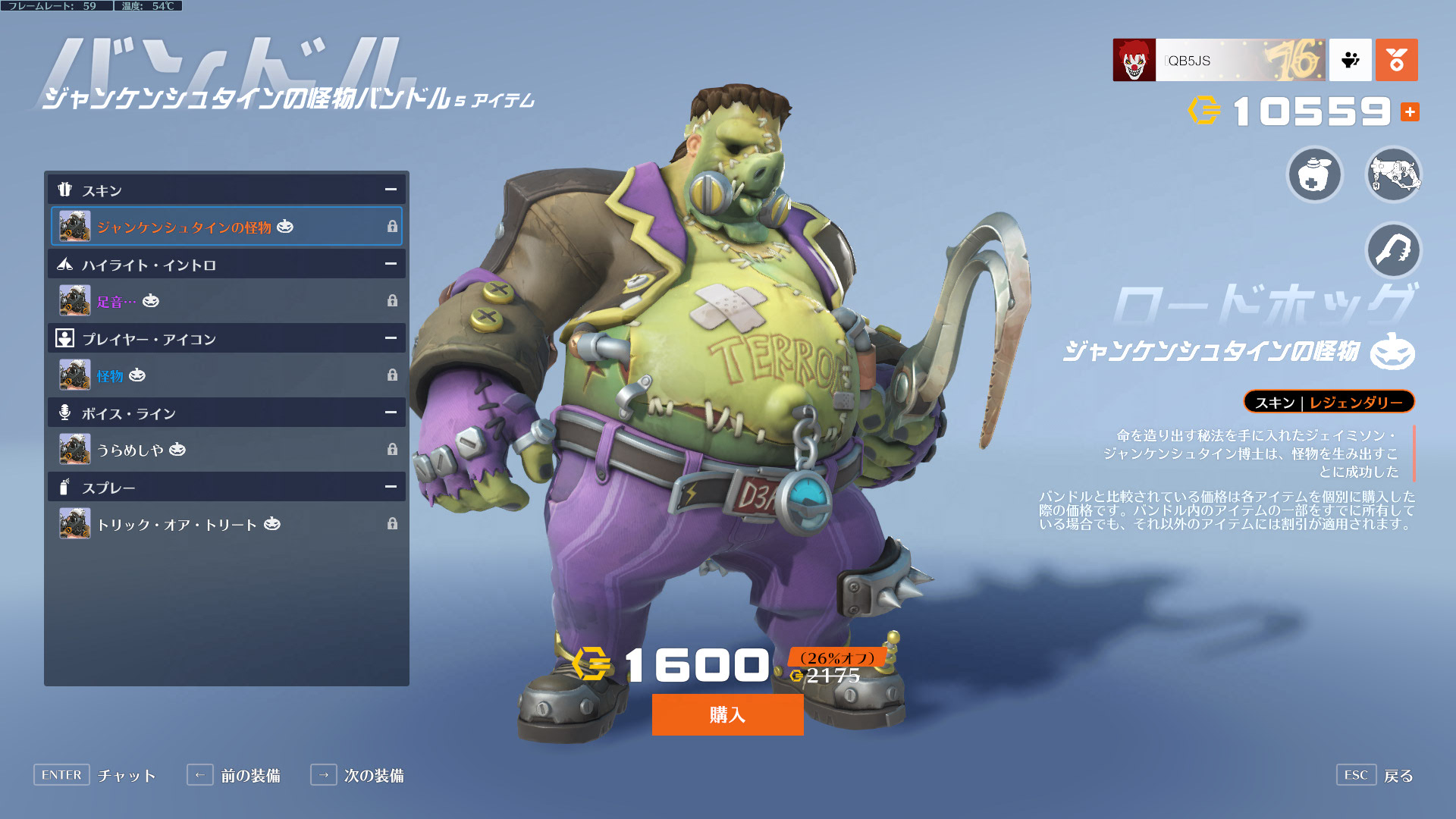
Task: Select the うらめしや voice line item
Action: point(226,449)
